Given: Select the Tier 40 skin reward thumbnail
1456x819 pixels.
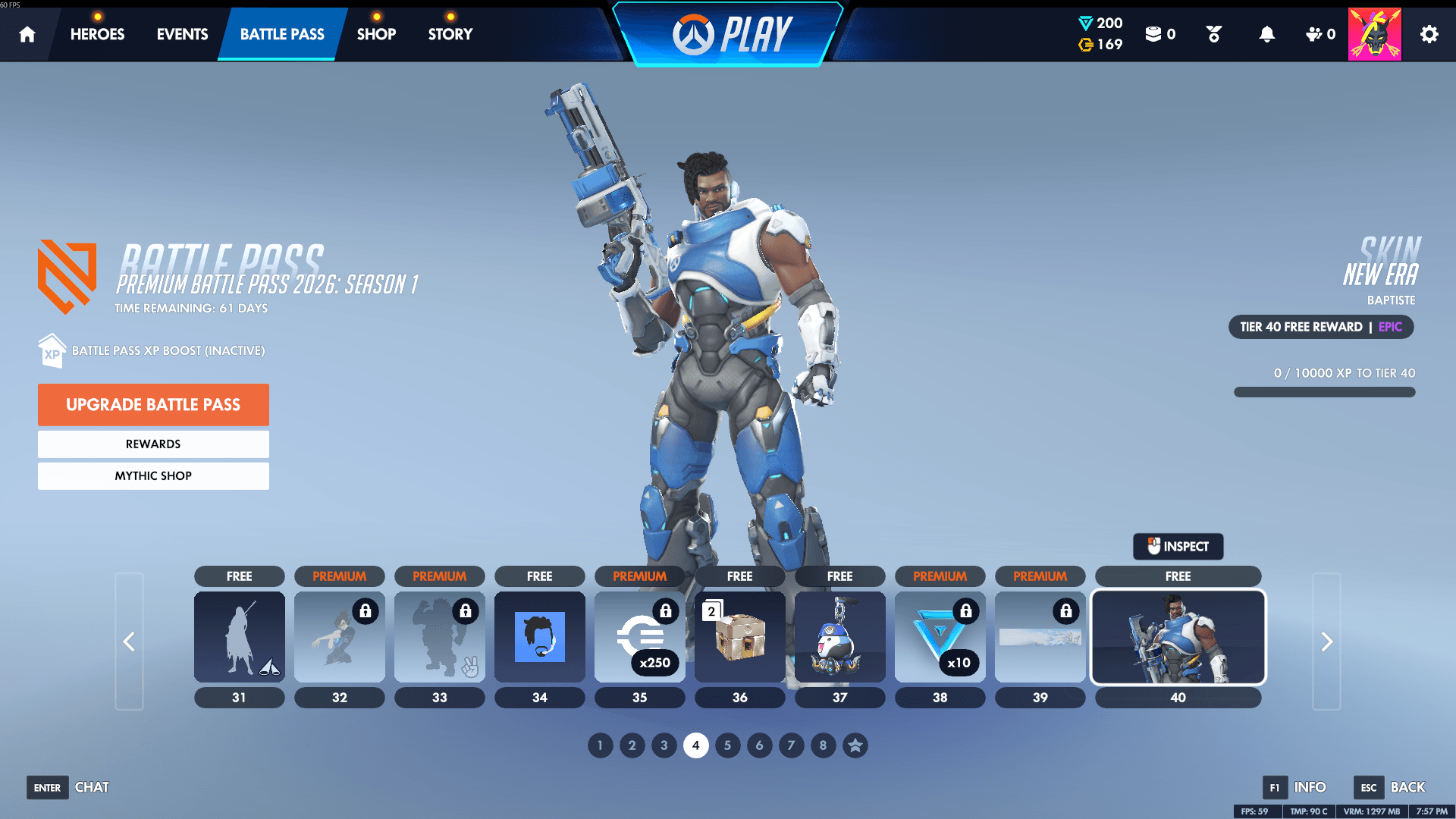Looking at the screenshot, I should [1178, 637].
